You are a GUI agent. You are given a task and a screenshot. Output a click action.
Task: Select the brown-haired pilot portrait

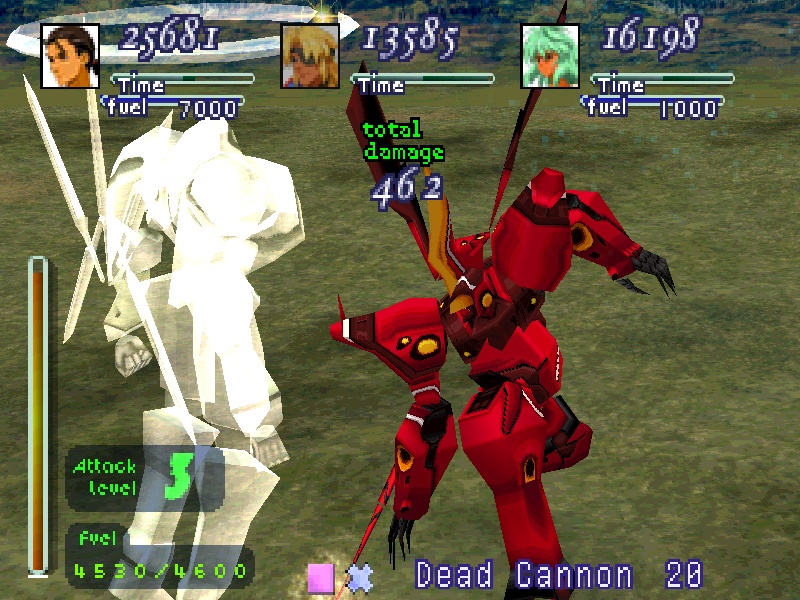click(x=70, y=55)
